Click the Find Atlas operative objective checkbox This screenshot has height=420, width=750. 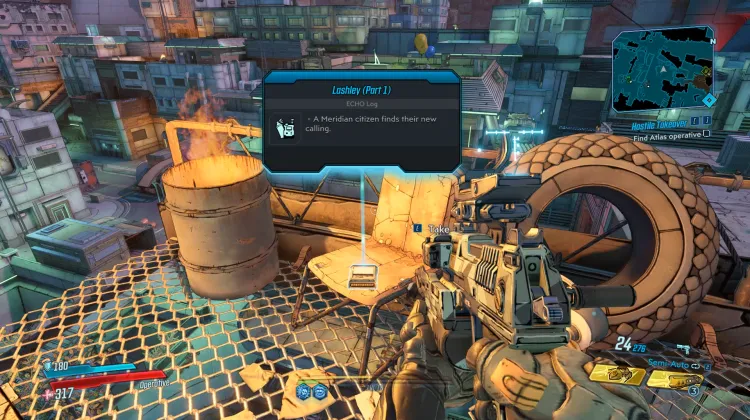(707, 133)
